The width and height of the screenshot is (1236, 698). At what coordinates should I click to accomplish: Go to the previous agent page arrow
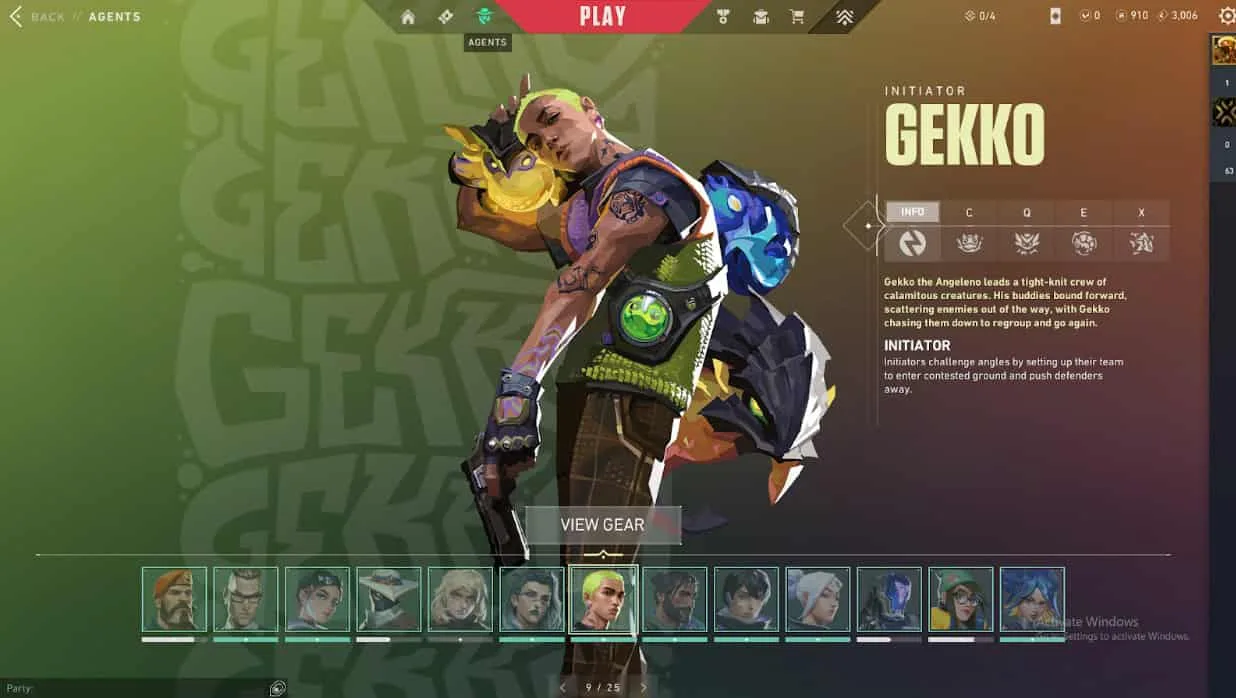[562, 687]
